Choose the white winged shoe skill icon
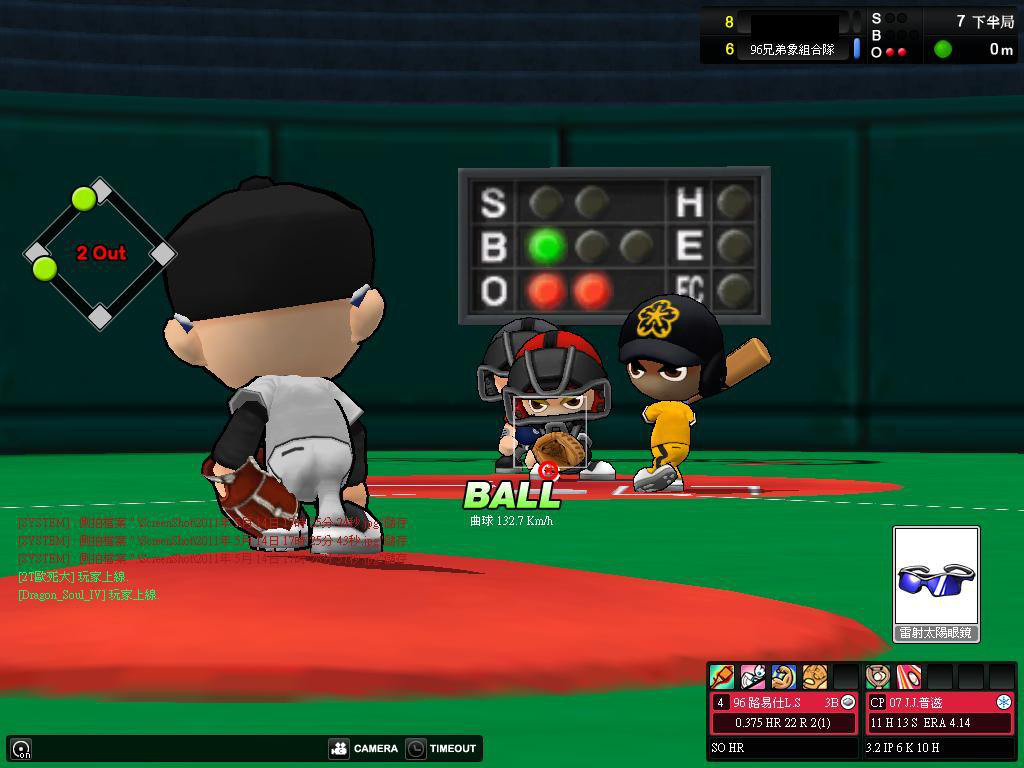 (752, 677)
